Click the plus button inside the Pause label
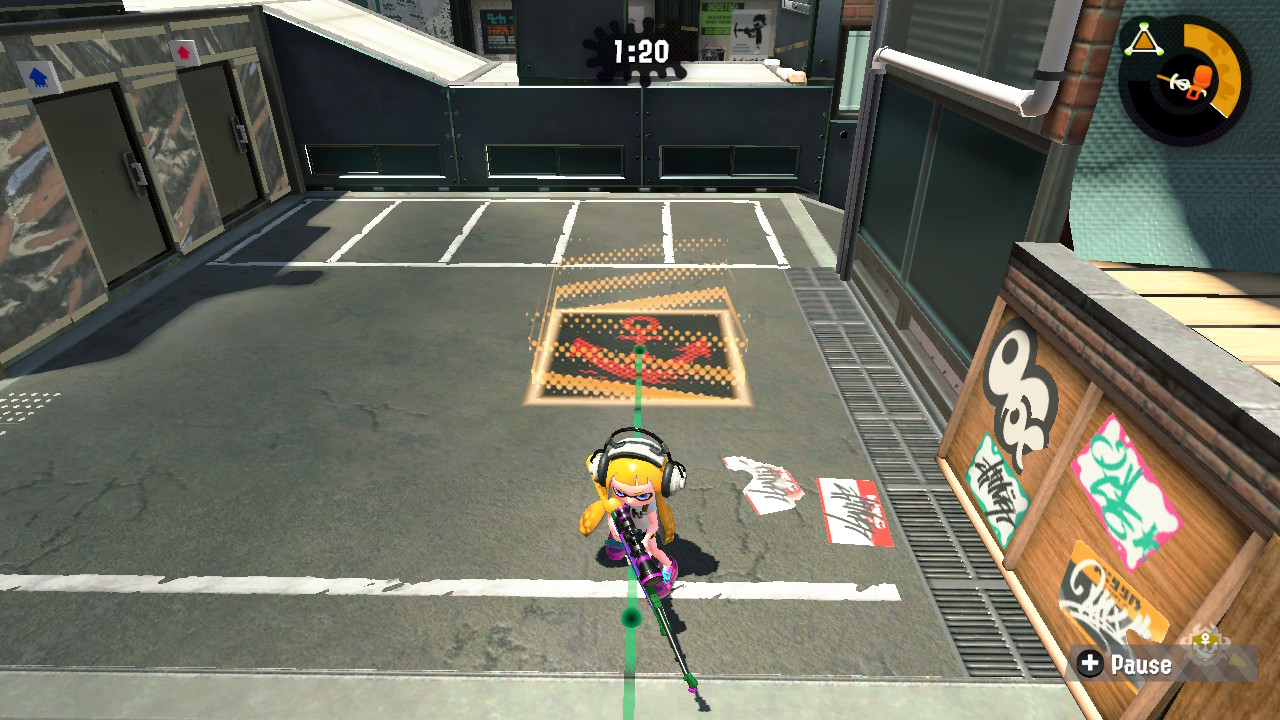This screenshot has height=720, width=1280. pyautogui.click(x=1091, y=664)
